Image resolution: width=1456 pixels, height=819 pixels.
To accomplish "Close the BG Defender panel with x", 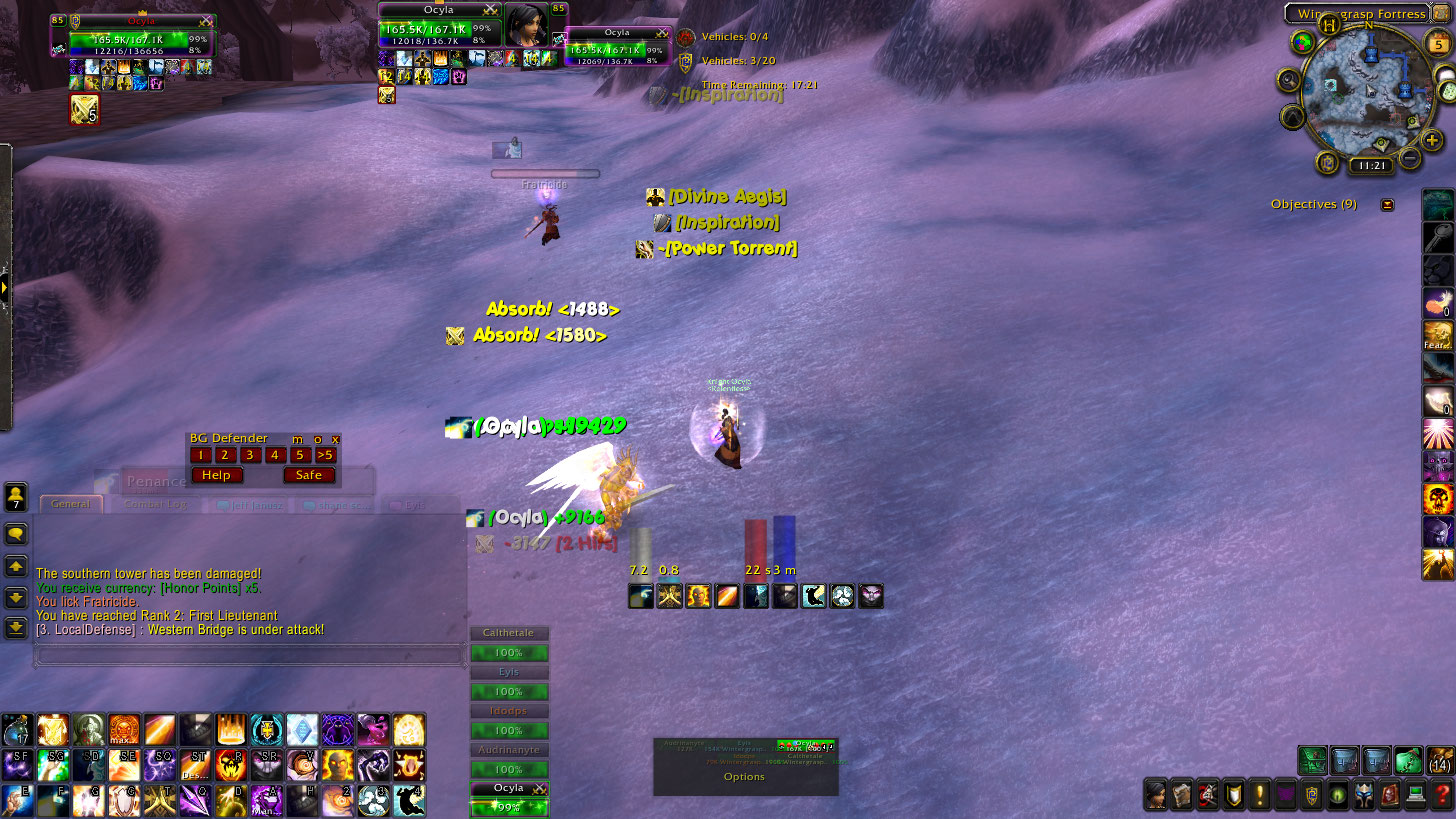I will (x=335, y=439).
